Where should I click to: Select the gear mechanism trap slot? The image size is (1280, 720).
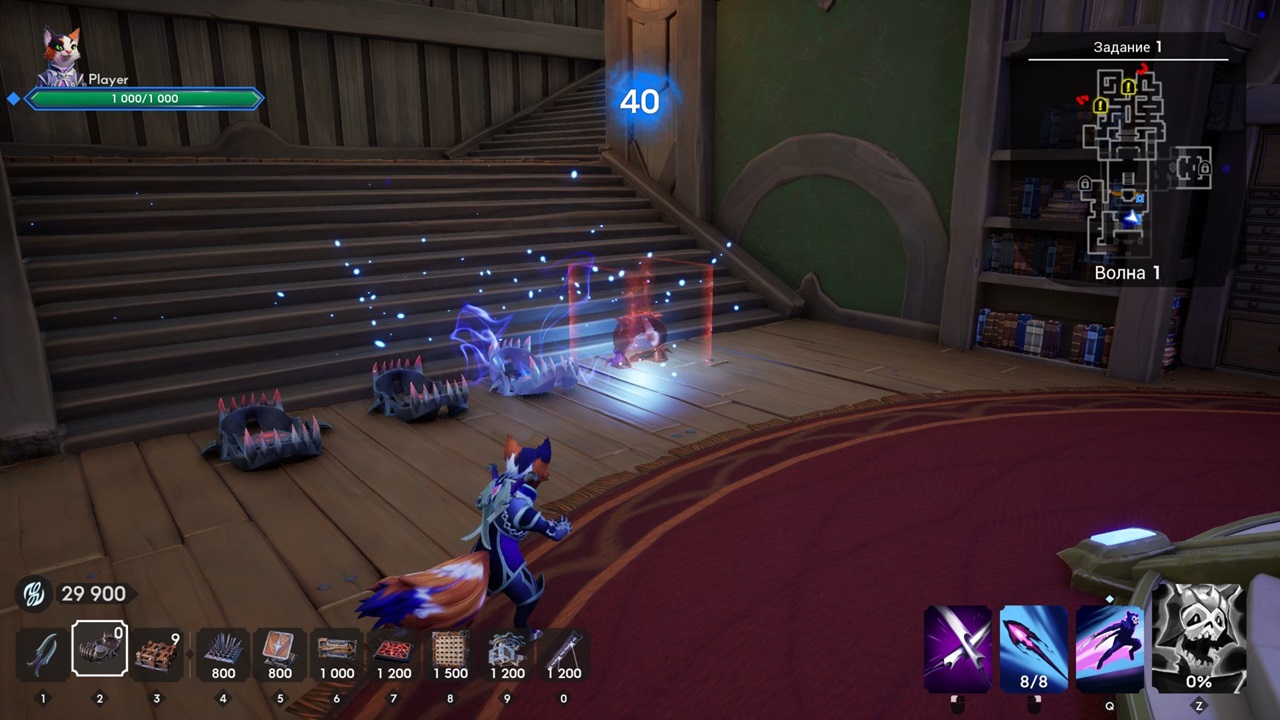click(x=507, y=653)
